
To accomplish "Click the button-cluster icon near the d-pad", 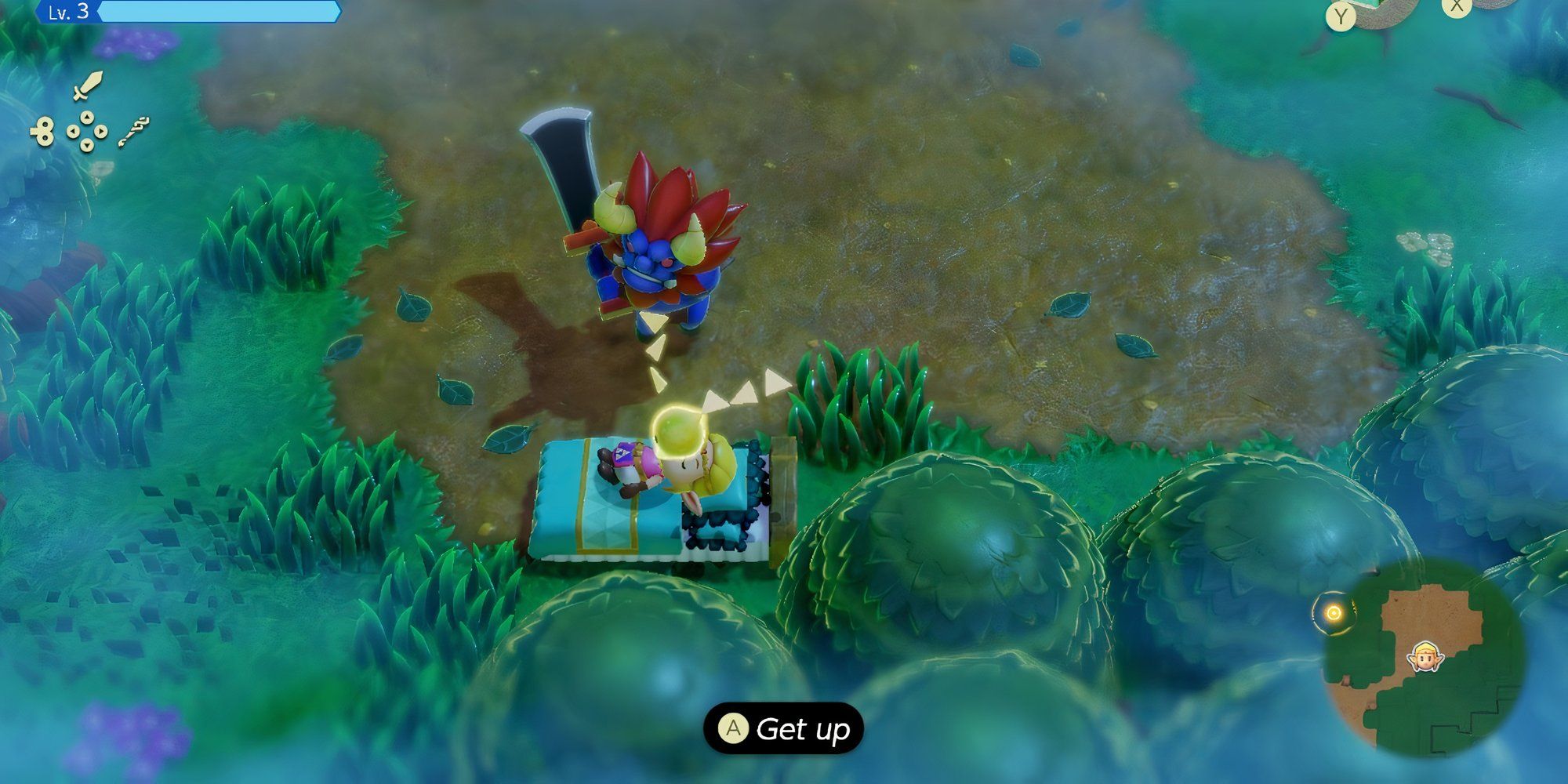I will tap(44, 130).
